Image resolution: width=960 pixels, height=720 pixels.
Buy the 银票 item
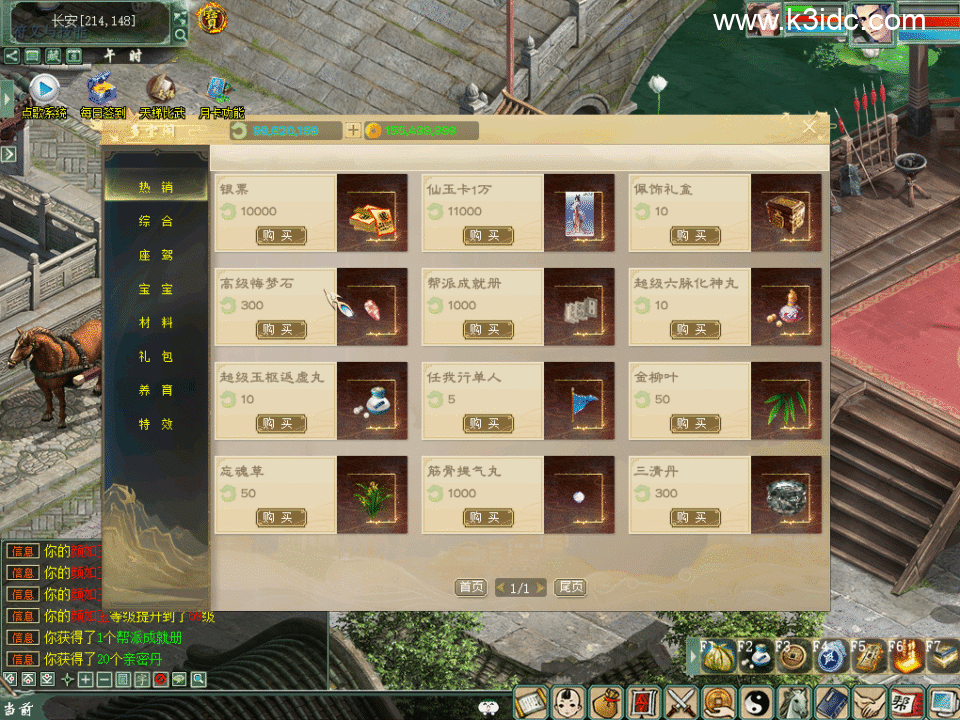pyautogui.click(x=281, y=236)
